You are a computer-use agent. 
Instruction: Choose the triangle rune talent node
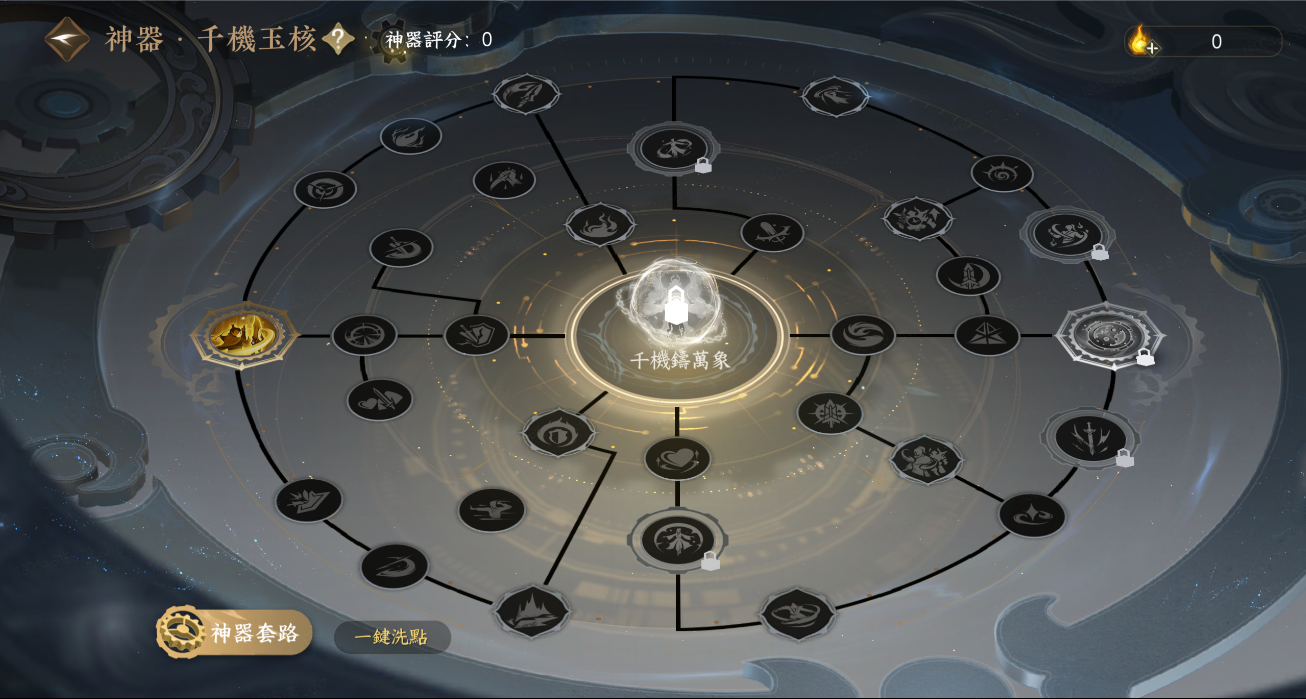[987, 335]
